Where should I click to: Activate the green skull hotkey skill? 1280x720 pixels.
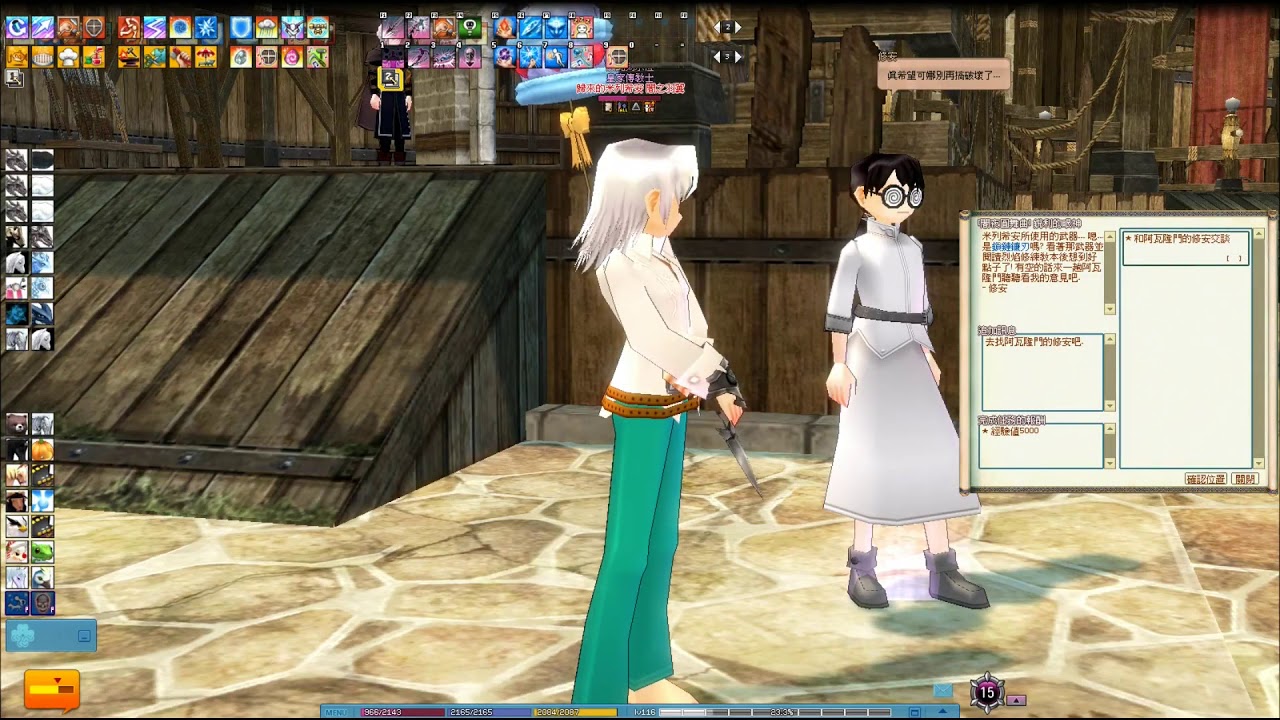pyautogui.click(x=470, y=28)
